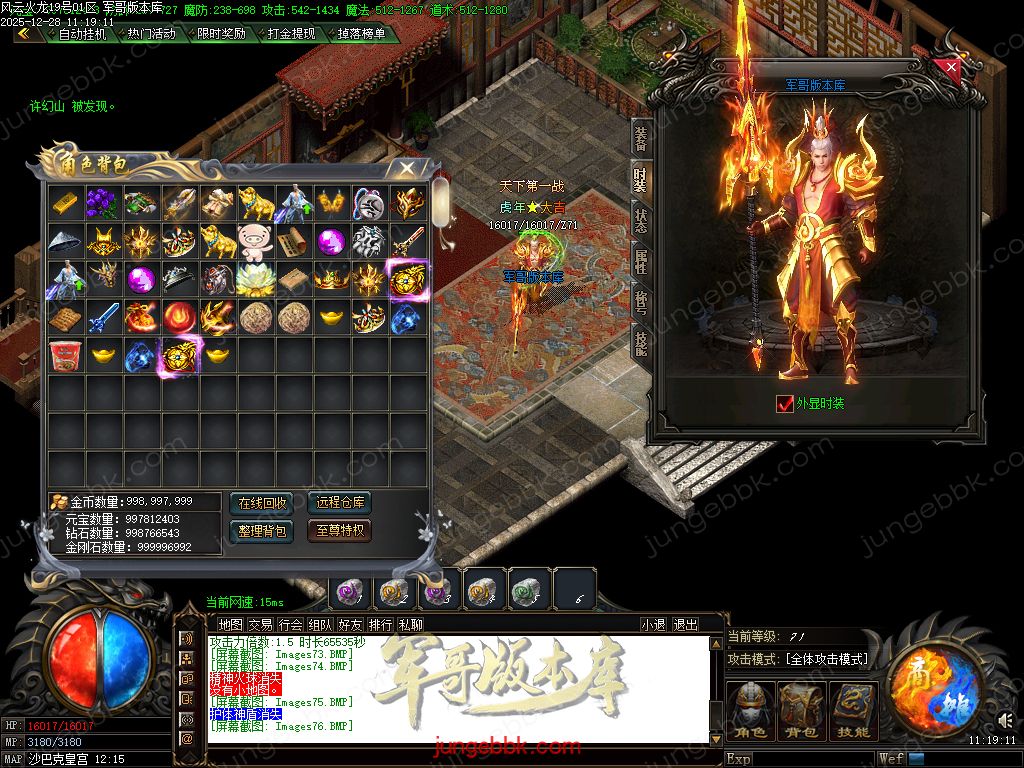Viewport: 1024px width, 768px height.
Task: Toggle the 外显时装 checkbox
Action: point(785,404)
